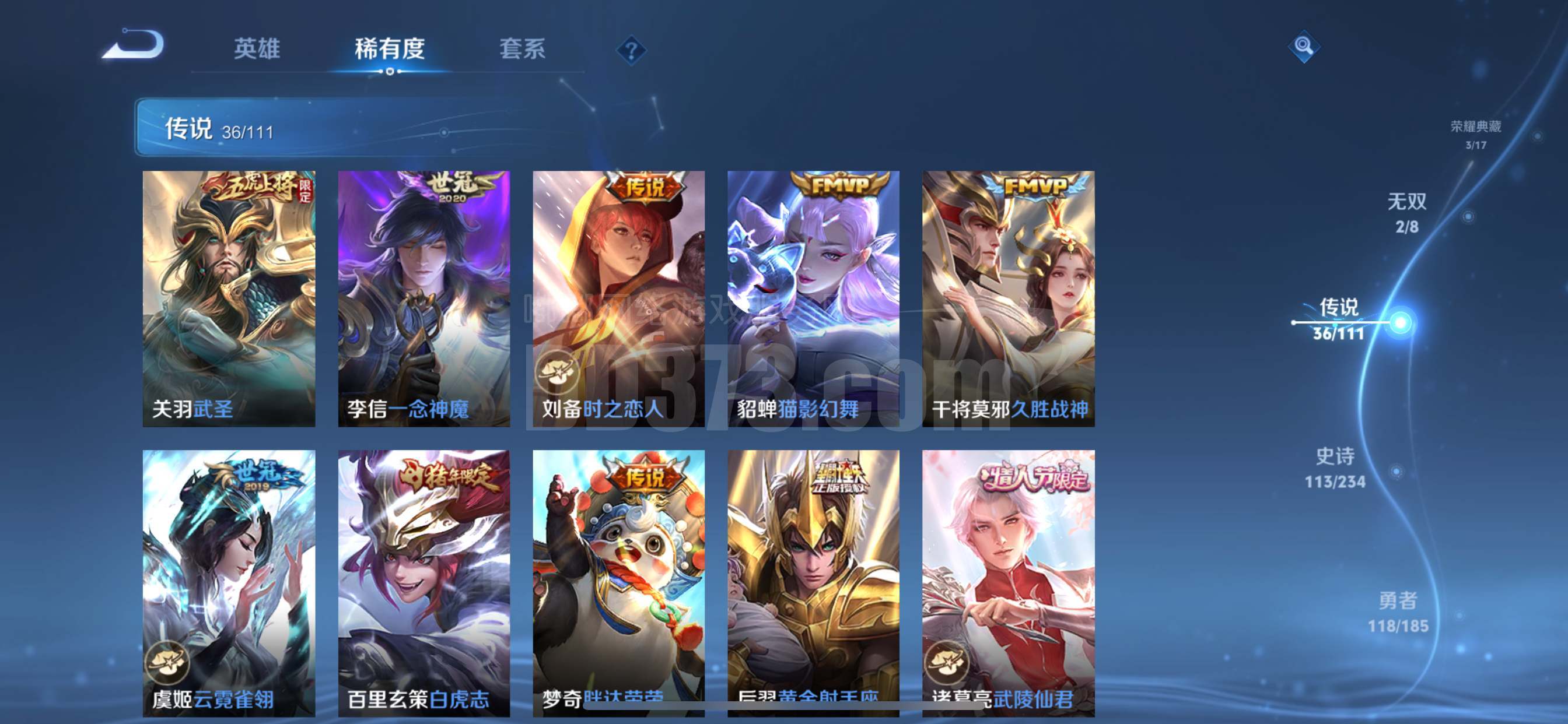This screenshot has width=1568, height=724.
Task: Select the 传说 36/111 rarity node
Action: tap(1339, 319)
